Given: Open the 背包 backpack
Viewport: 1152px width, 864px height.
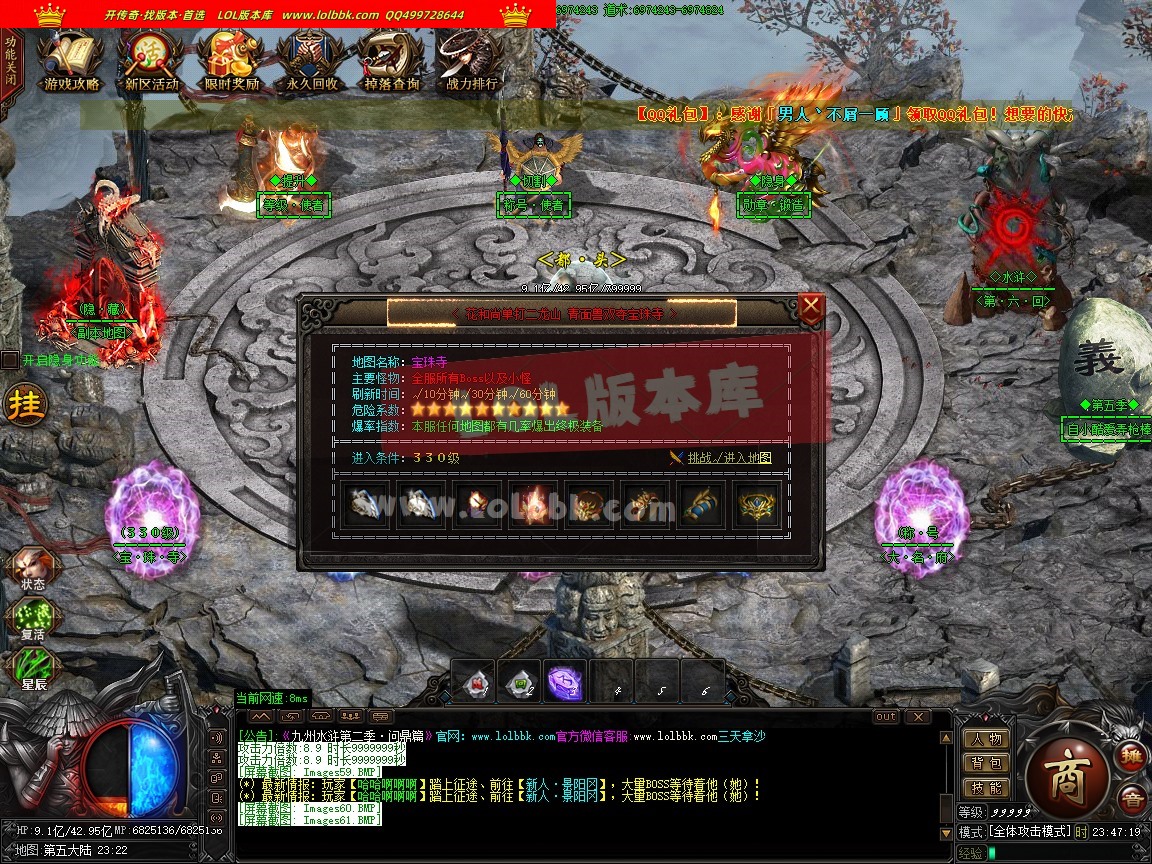Looking at the screenshot, I should [x=984, y=763].
